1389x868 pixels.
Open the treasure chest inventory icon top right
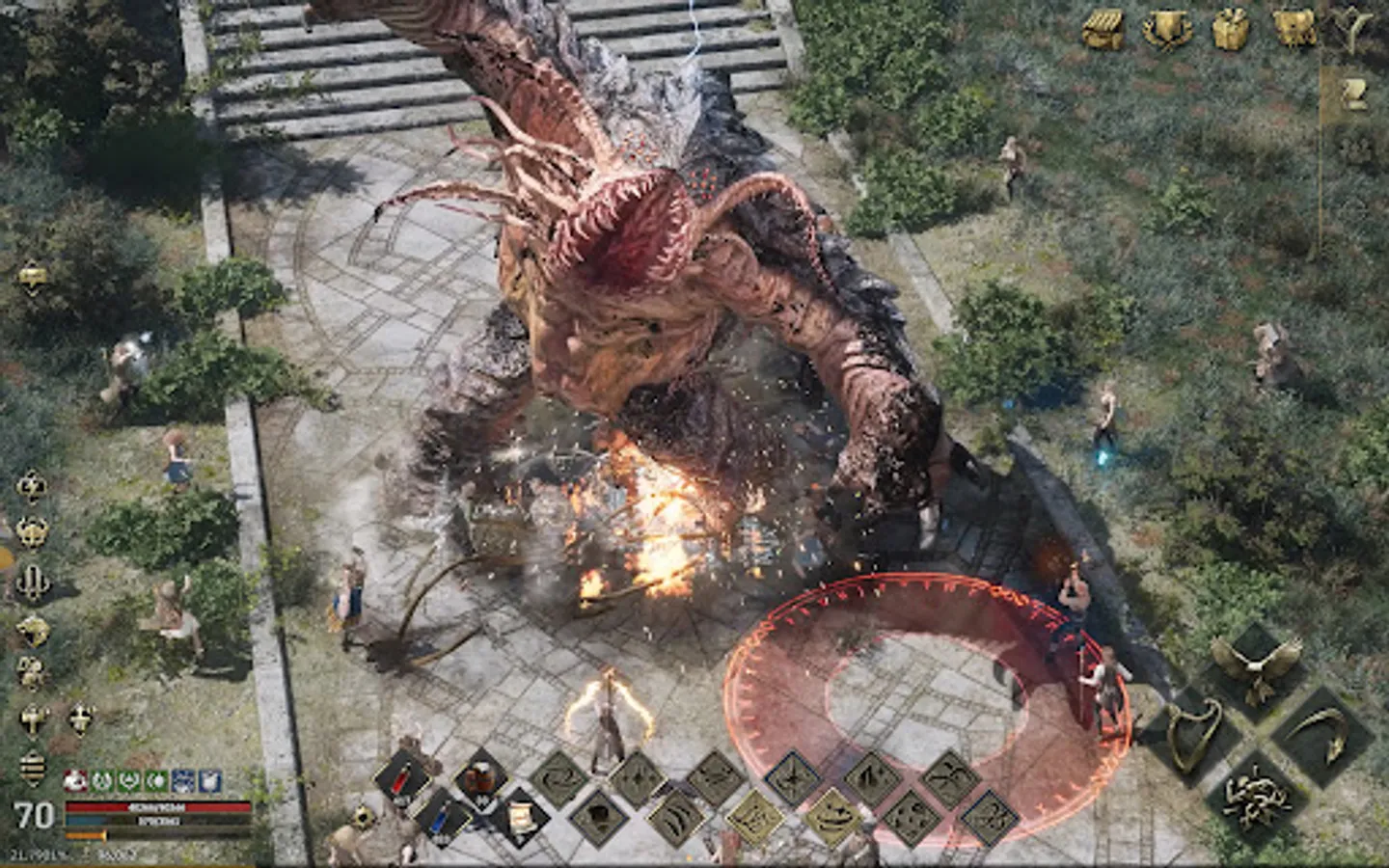coord(1103,26)
